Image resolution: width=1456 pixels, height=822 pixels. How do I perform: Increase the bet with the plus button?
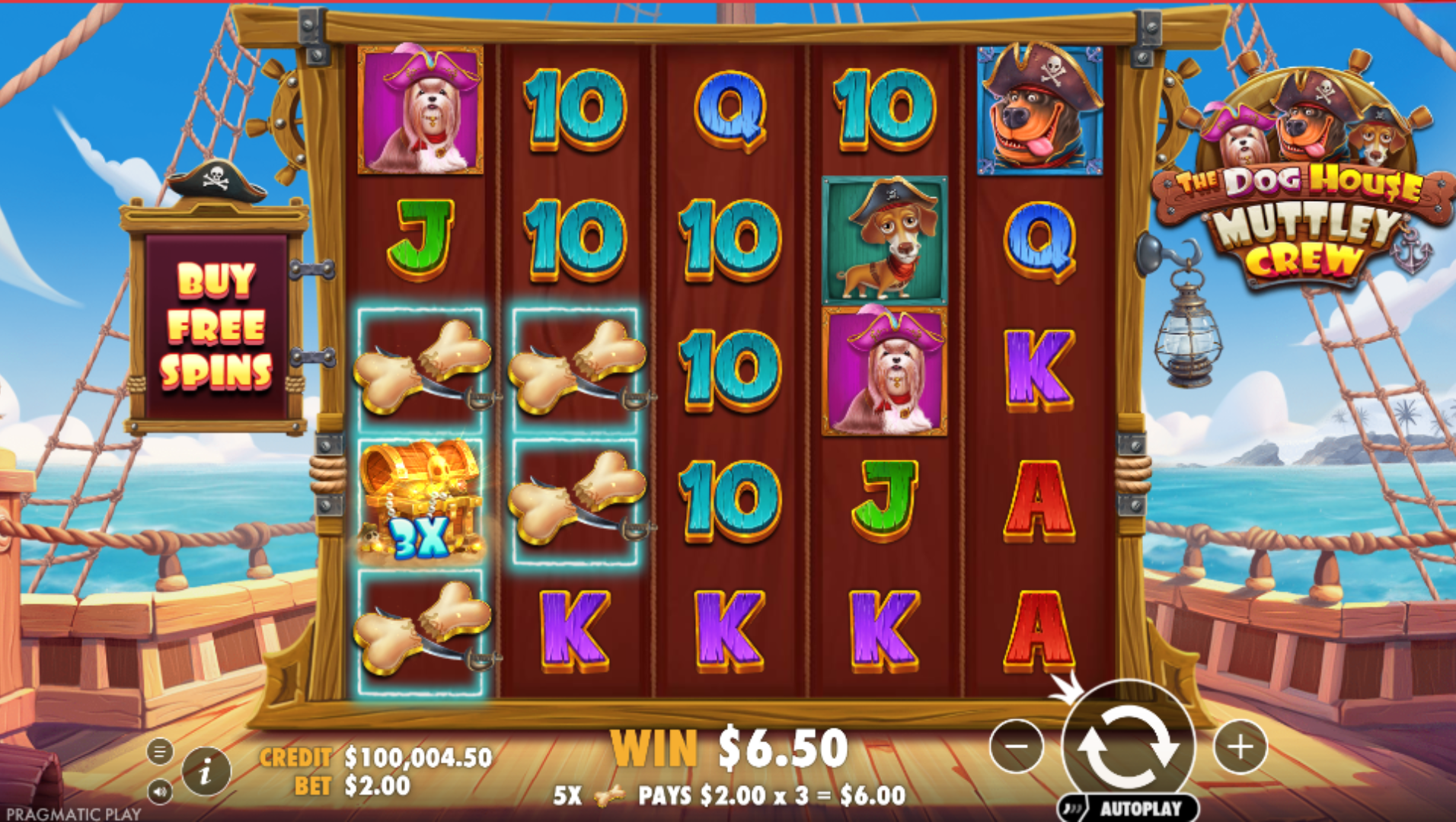click(1240, 747)
